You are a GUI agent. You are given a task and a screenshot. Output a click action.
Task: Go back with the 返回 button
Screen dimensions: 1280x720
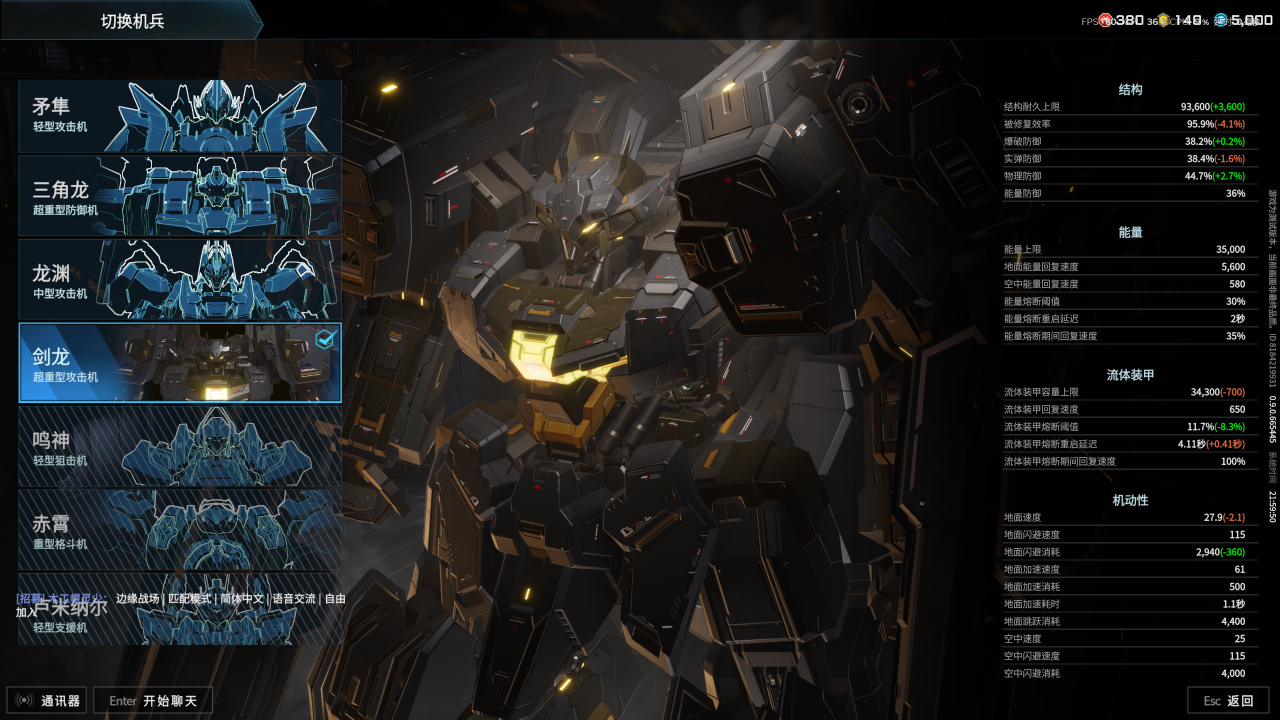click(1228, 701)
